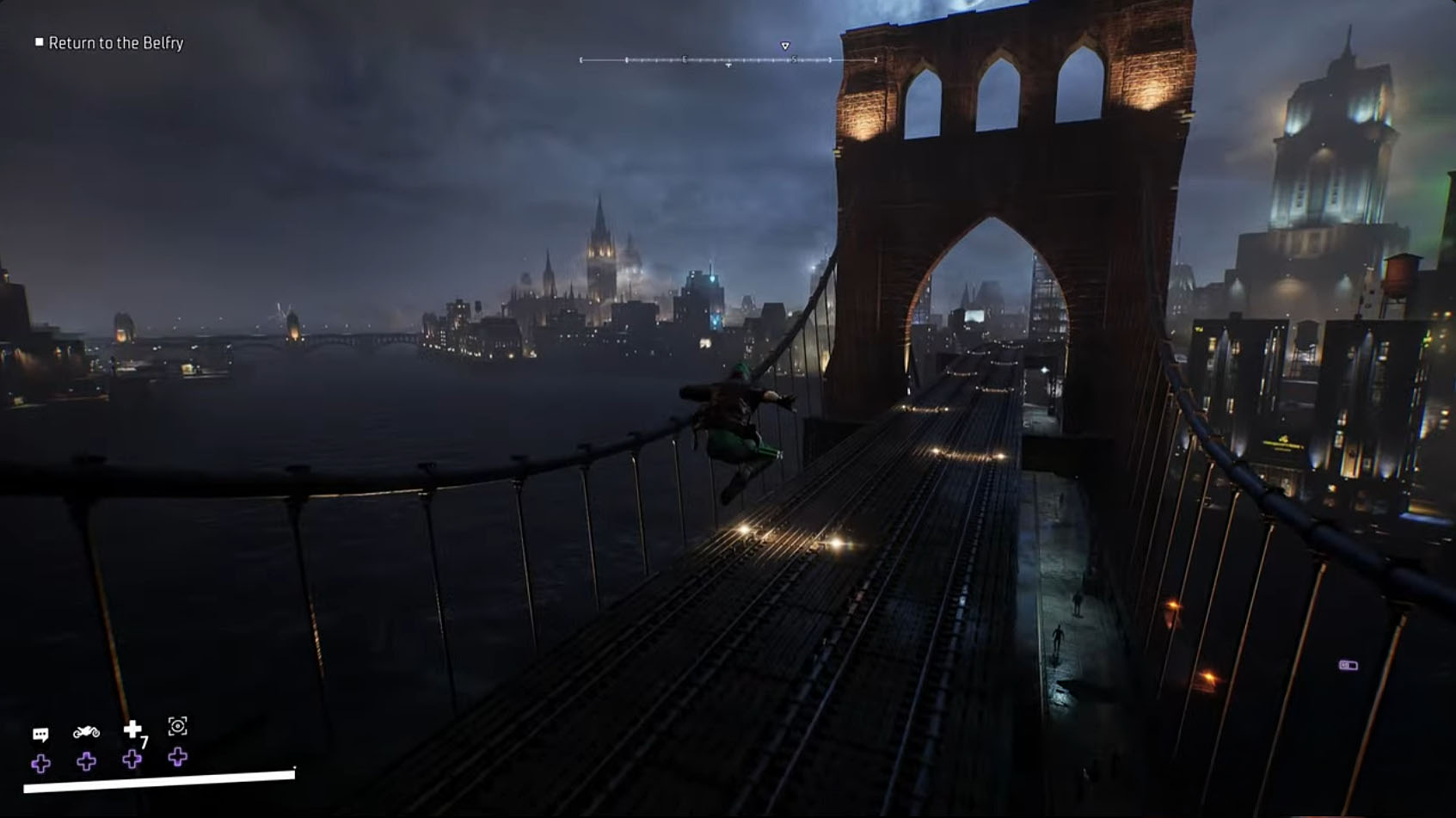Select the square objective marker icon
This screenshot has height=818, width=1456.
38,41
